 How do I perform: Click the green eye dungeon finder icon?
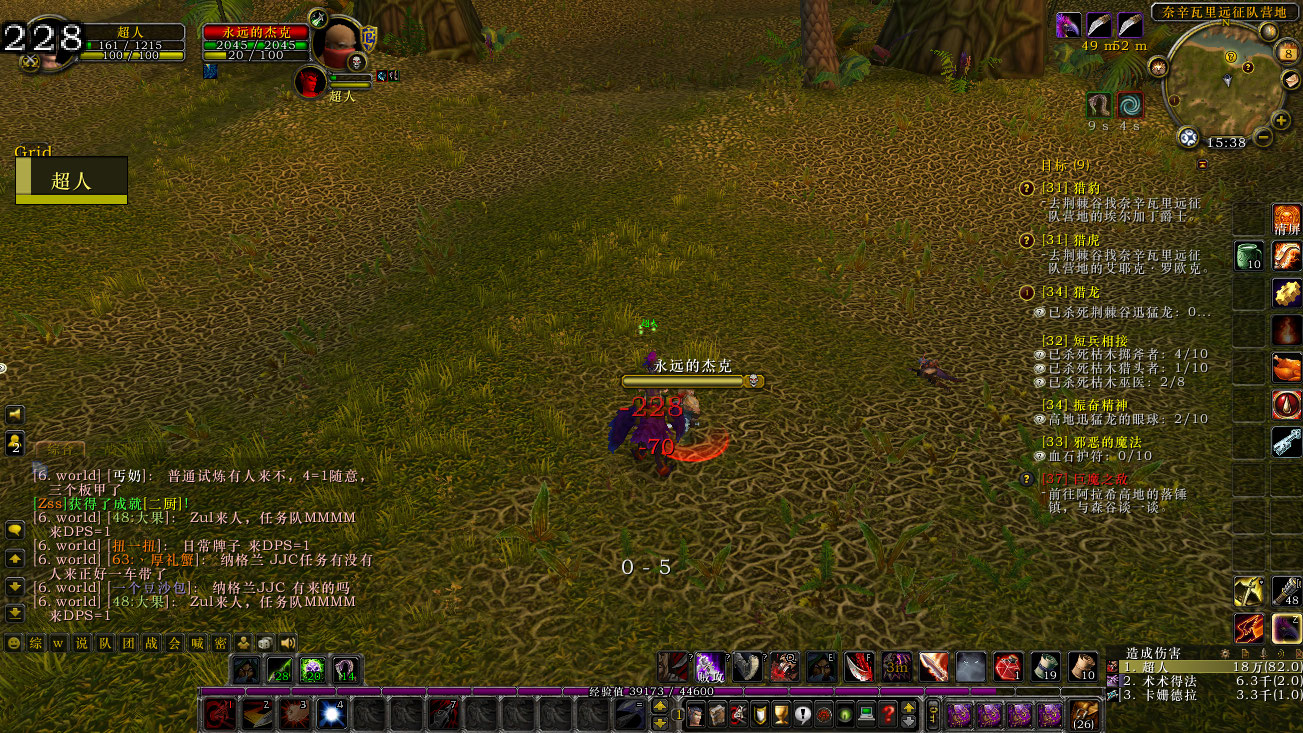click(x=845, y=715)
